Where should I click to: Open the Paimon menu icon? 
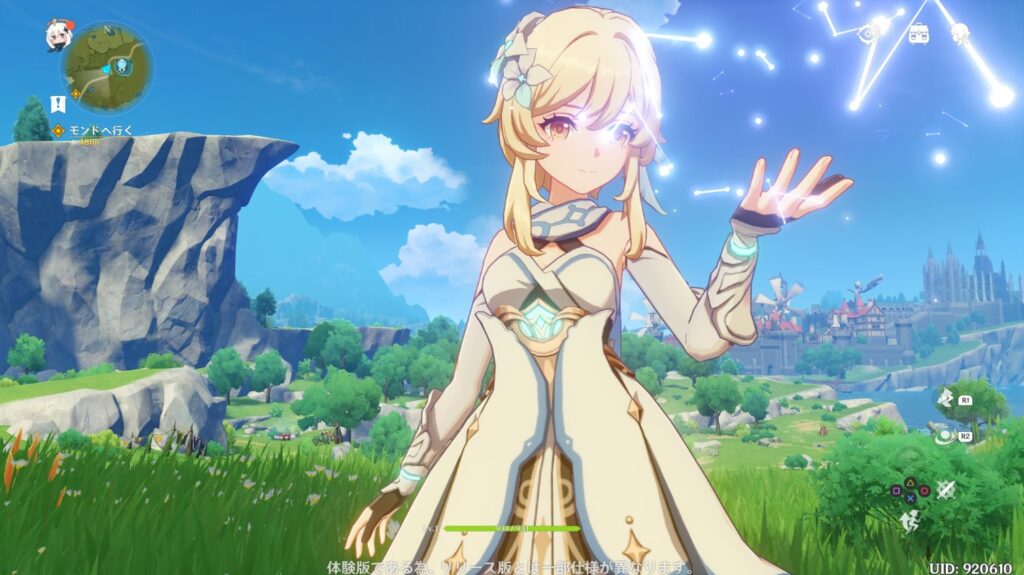point(56,37)
